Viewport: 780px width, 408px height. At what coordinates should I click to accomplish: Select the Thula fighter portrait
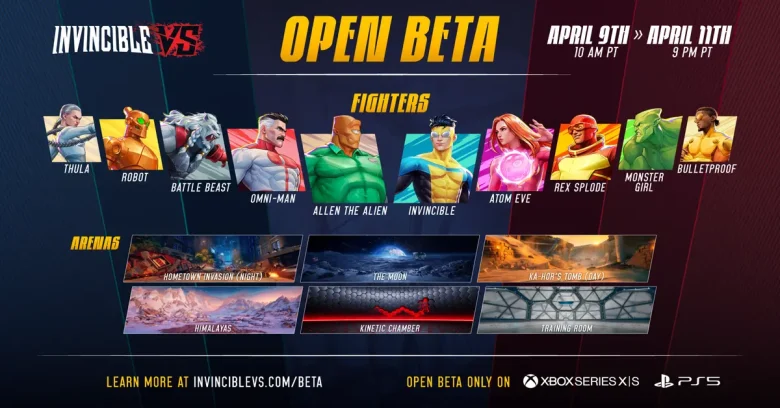click(70, 137)
